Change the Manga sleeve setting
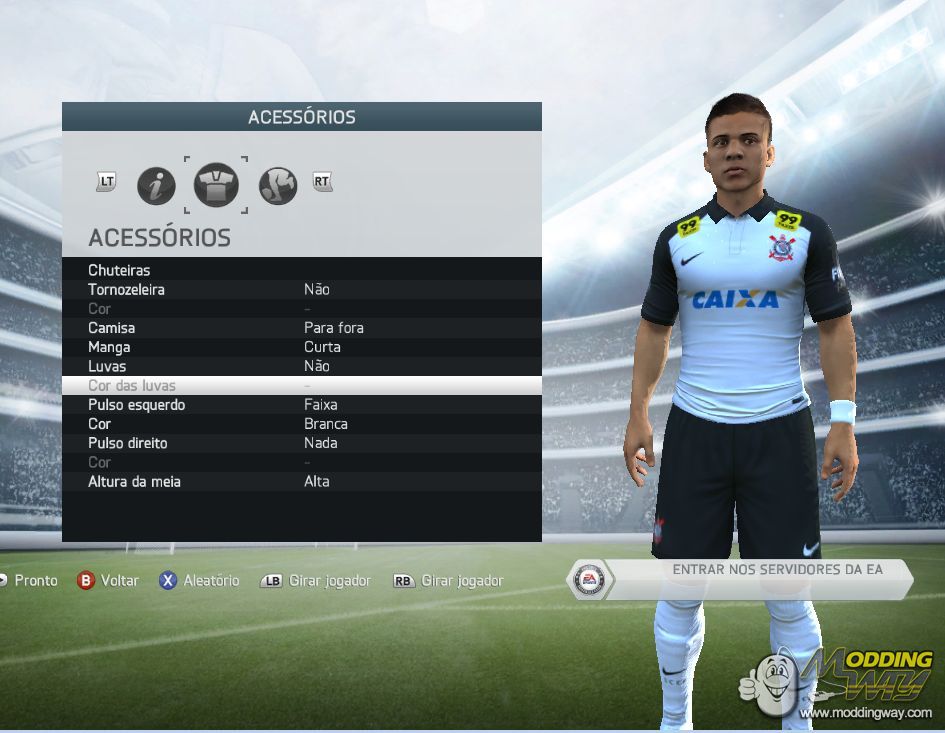945x733 pixels. point(301,347)
